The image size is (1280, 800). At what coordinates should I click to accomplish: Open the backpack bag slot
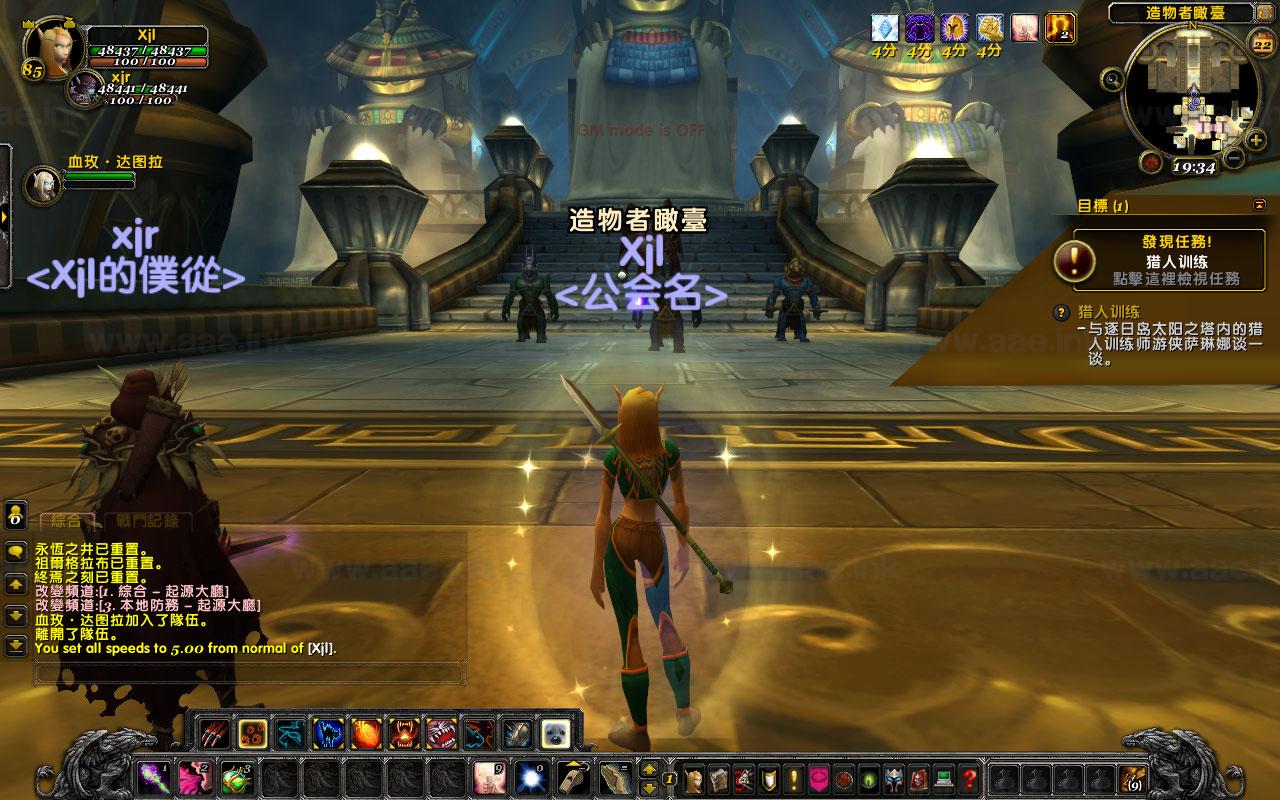click(1133, 777)
